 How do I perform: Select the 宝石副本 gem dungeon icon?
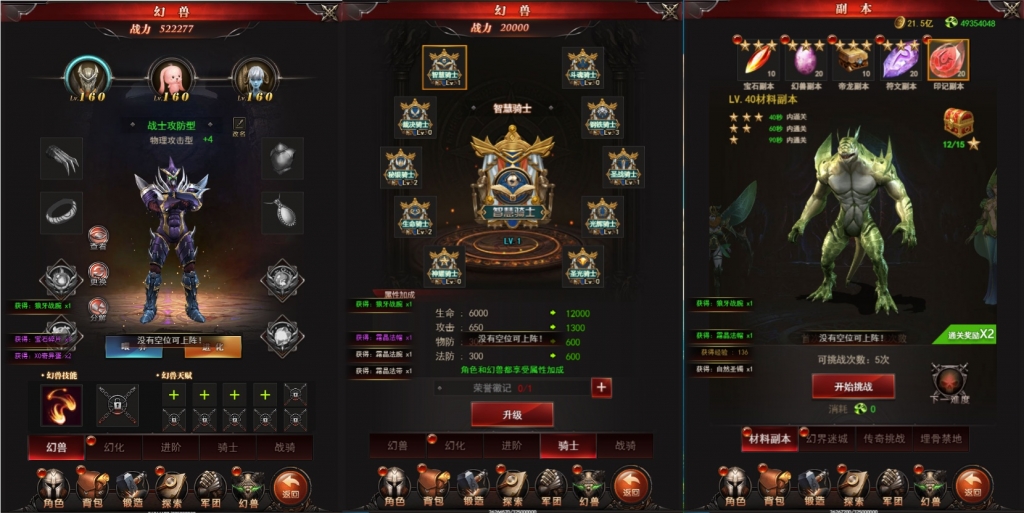point(757,59)
